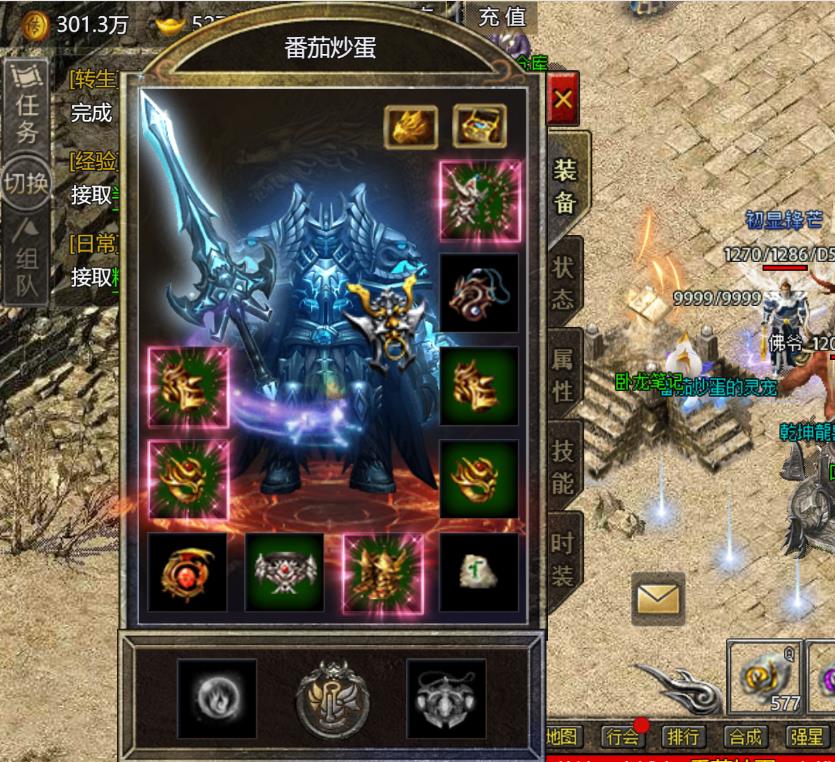Click the golden treasure chest icon
Image resolution: width=835 pixels, height=762 pixels.
click(480, 127)
